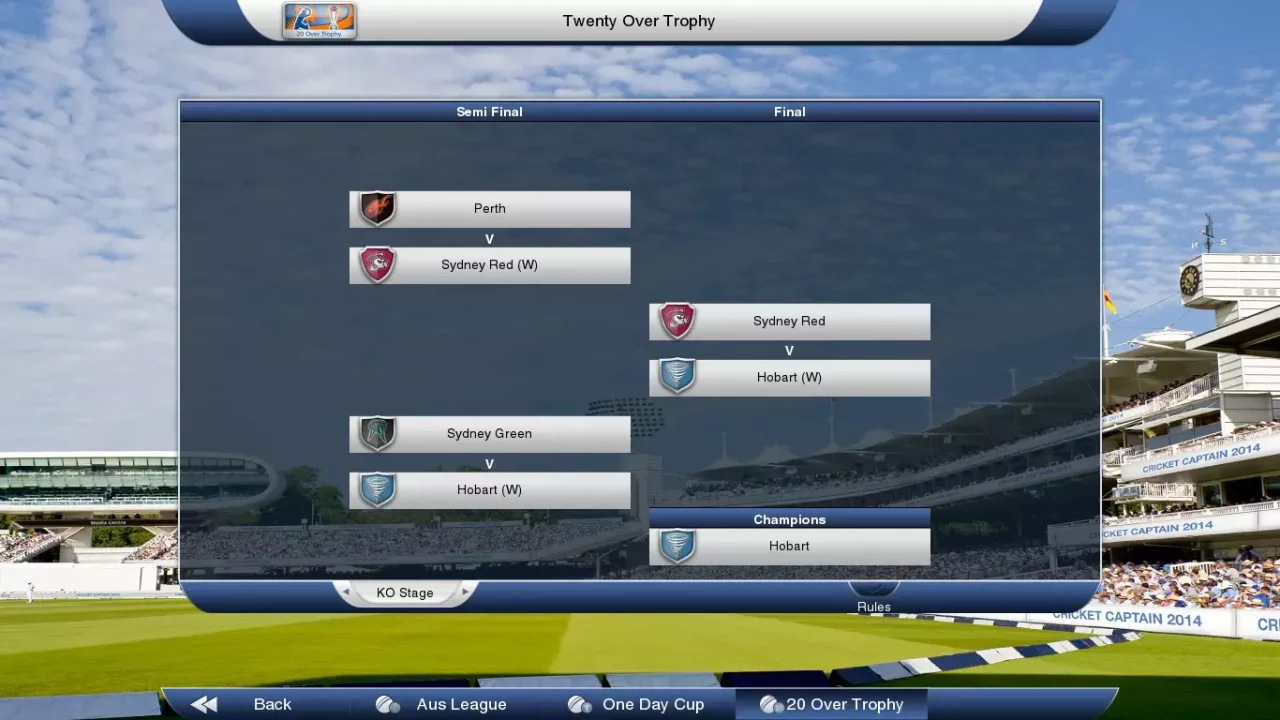Pick Hobart (W) in the semi final
The image size is (1280, 720).
490,490
